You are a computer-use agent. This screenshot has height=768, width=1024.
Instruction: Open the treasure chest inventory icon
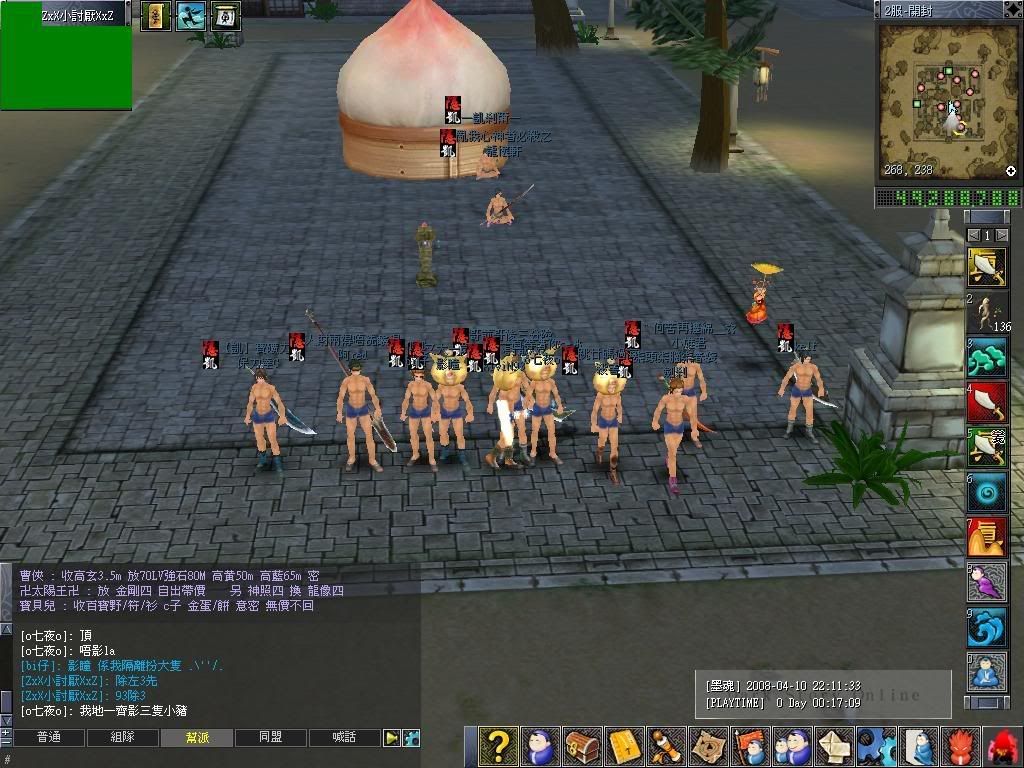pos(583,746)
